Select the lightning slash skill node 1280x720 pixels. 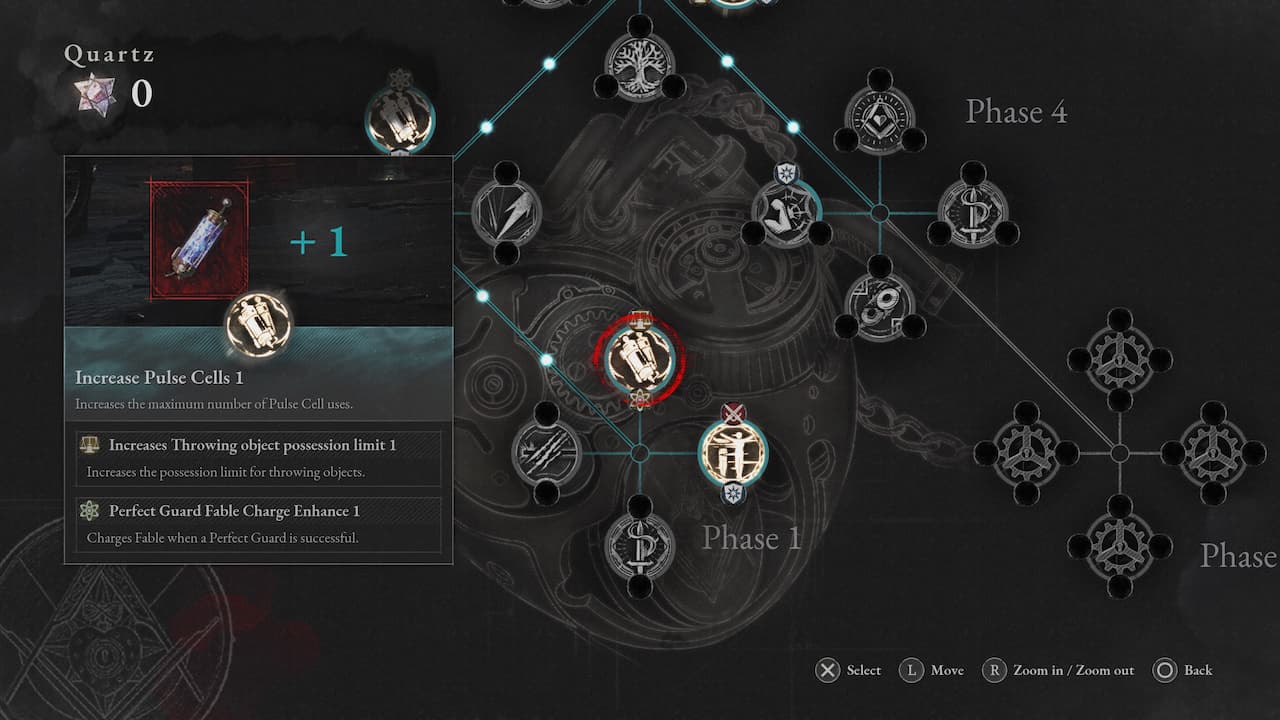point(507,212)
